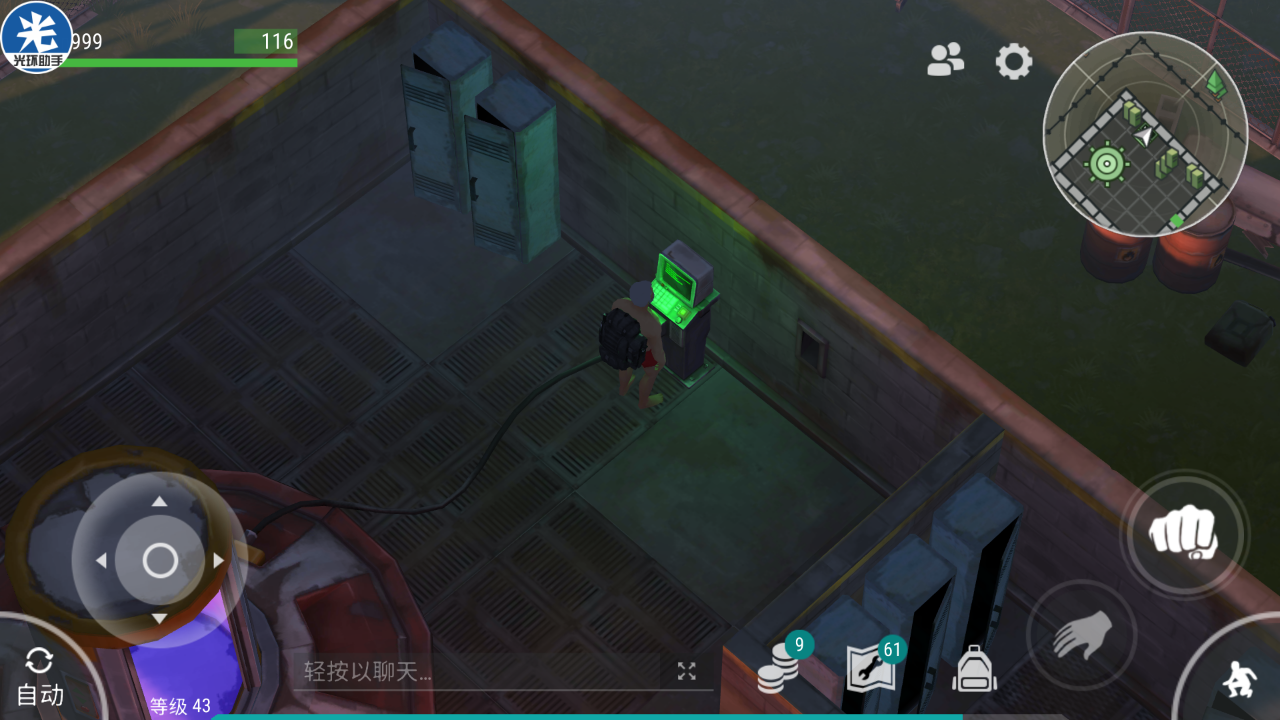Toggle the crouch sneak button
Image resolution: width=1280 pixels, height=720 pixels.
coord(1238,681)
